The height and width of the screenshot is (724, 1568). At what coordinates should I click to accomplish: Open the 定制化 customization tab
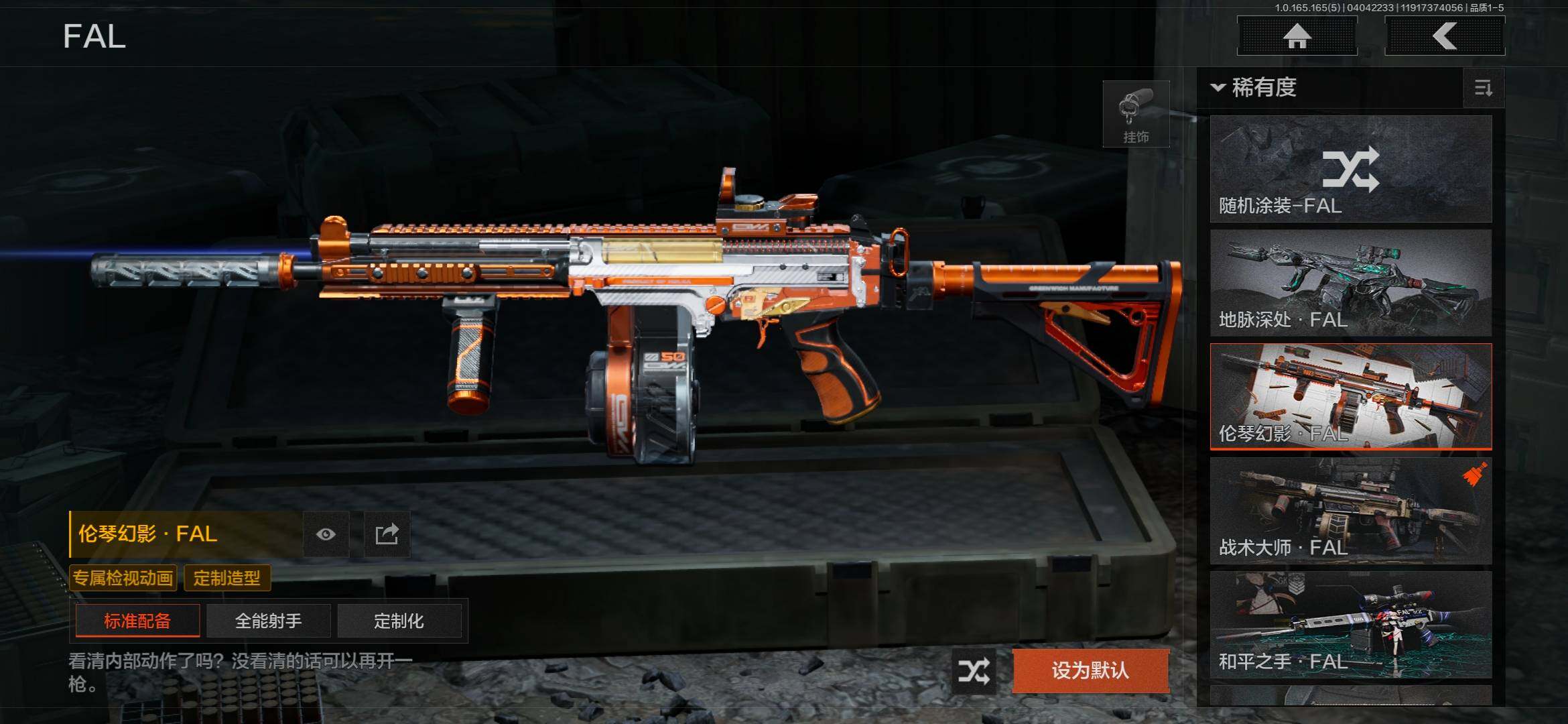(399, 621)
